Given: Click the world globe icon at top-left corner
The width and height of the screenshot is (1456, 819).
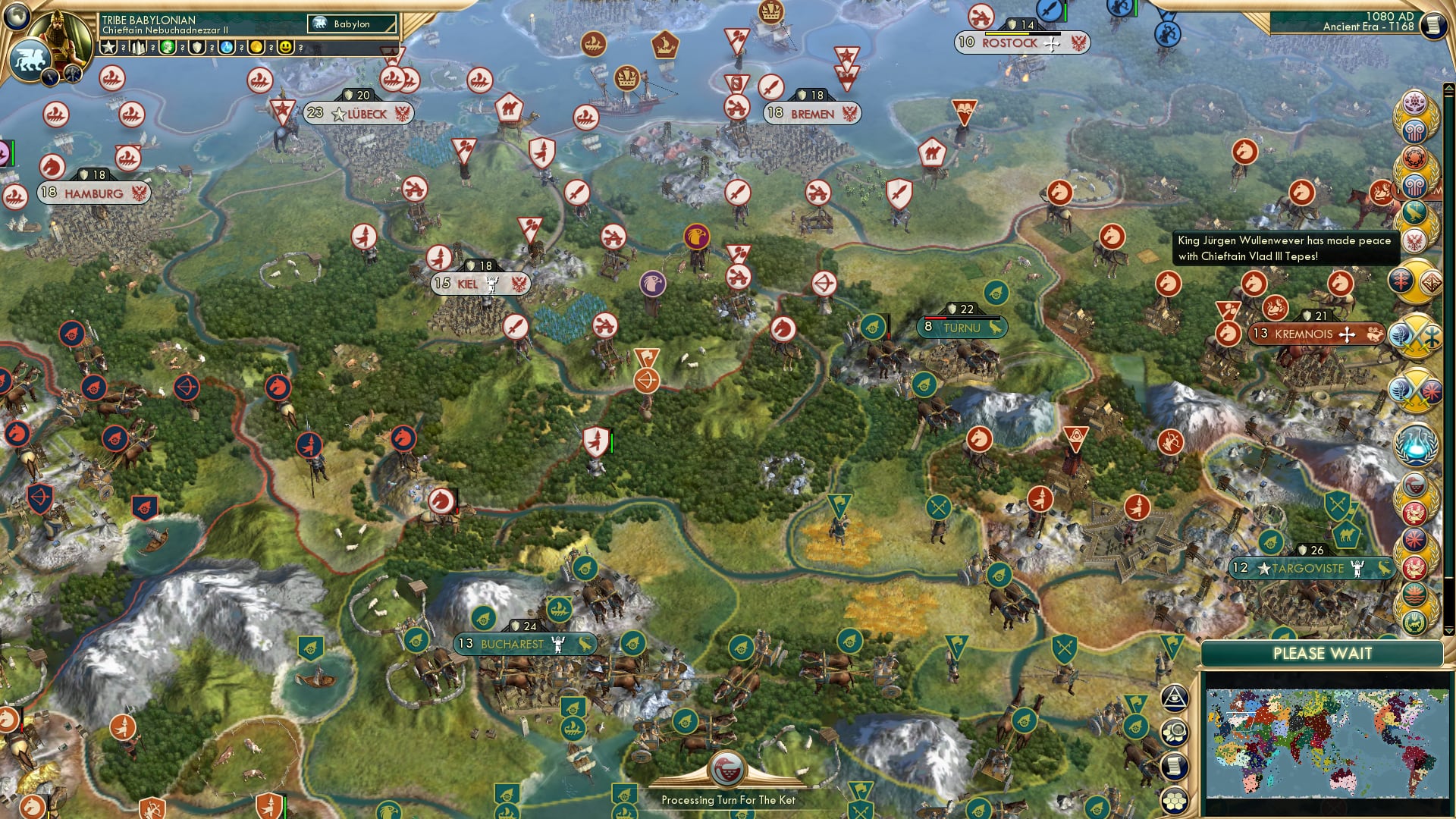Looking at the screenshot, I should (16, 16).
